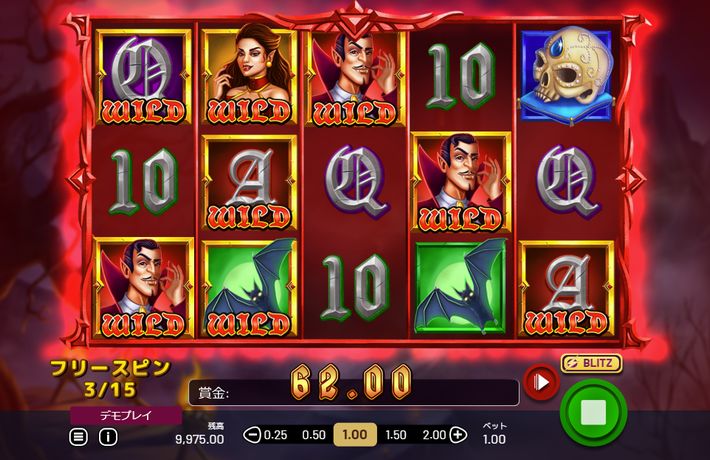Viewport: 710px width, 460px height.
Task: Increase the bet with the plus button
Action: coord(458,435)
